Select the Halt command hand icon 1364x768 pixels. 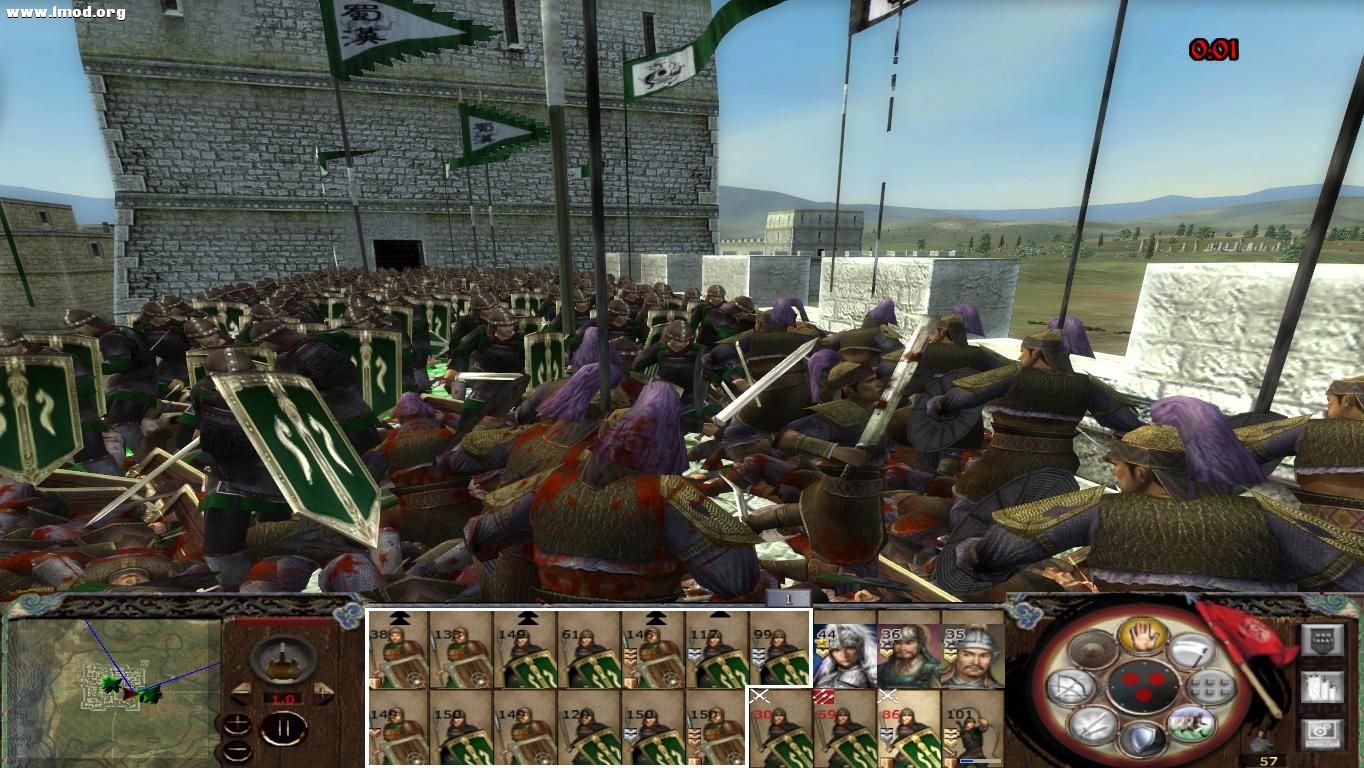click(x=1141, y=637)
